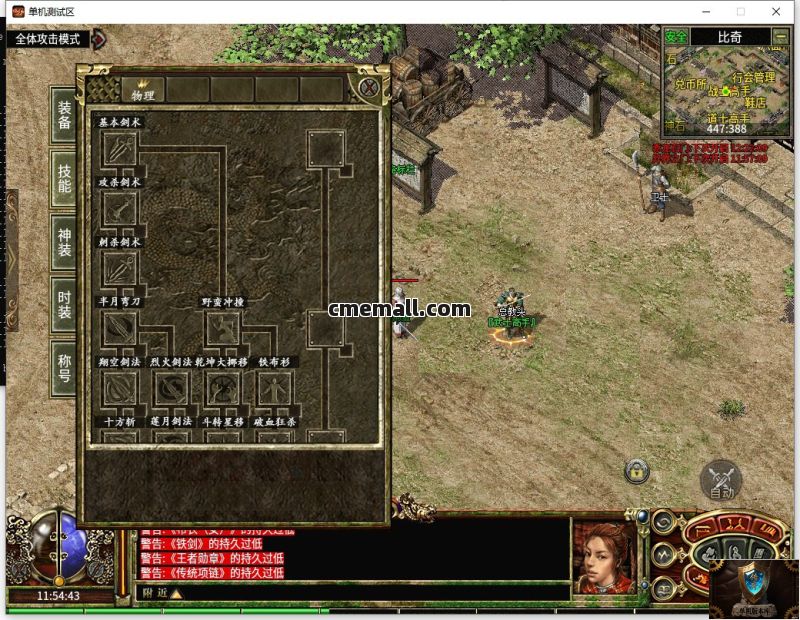Close the game window
800x620 pixels.
tap(776, 12)
